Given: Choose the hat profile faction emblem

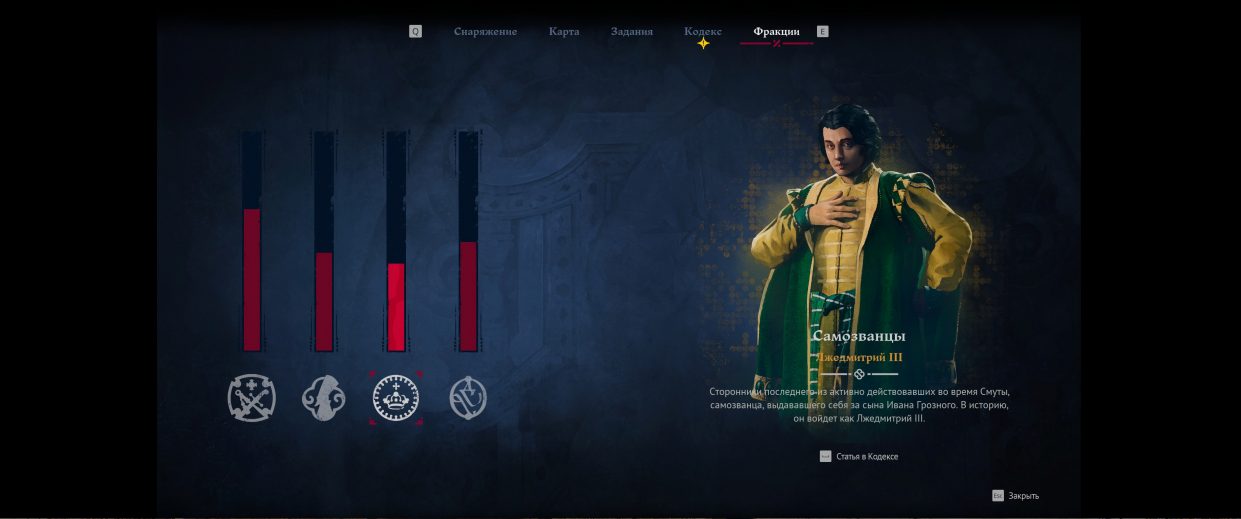Looking at the screenshot, I should 323,398.
